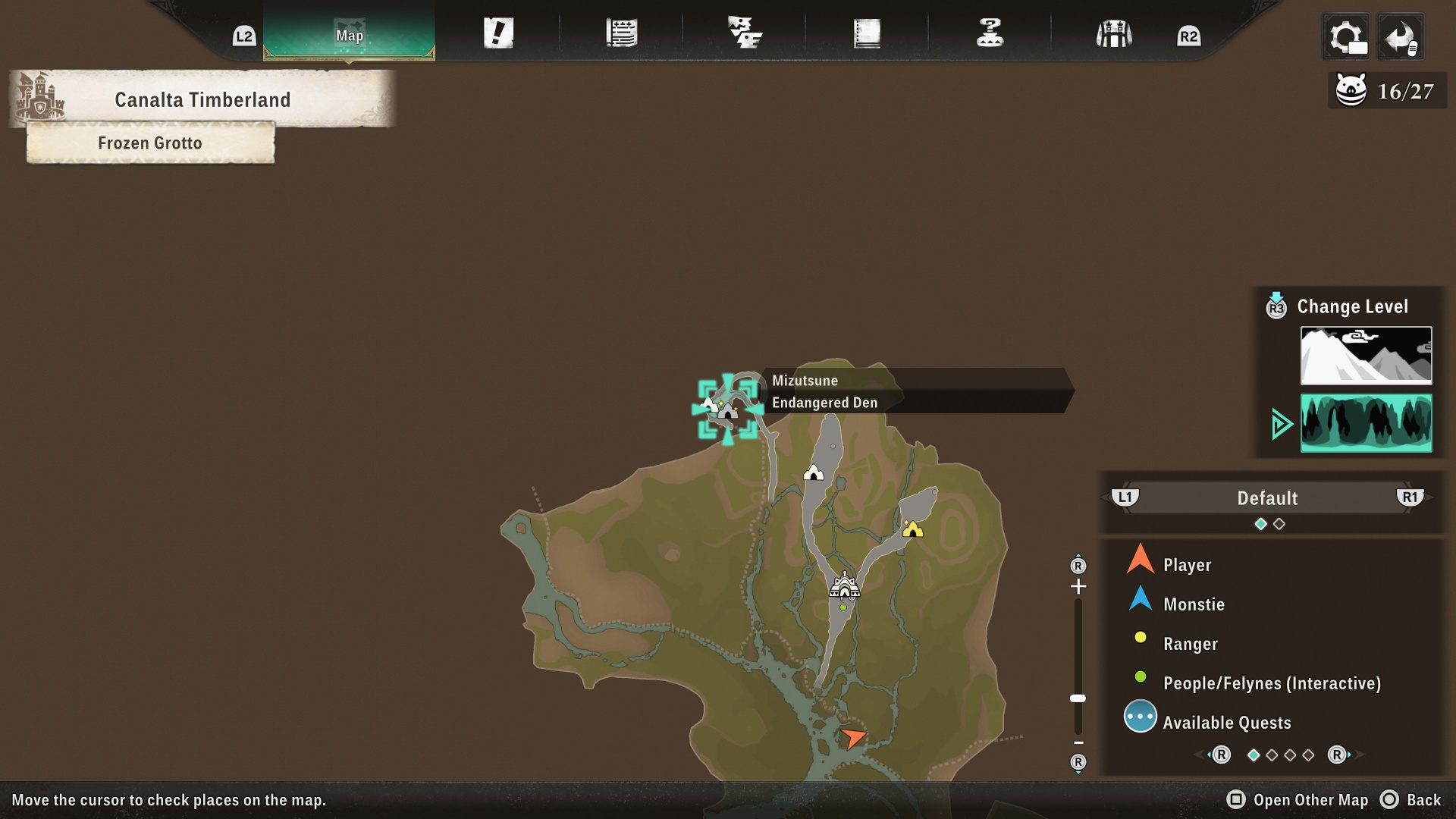Viewport: 1456px width, 819px height.
Task: Select the Frozen Grotto level thumbnail
Action: click(1365, 423)
